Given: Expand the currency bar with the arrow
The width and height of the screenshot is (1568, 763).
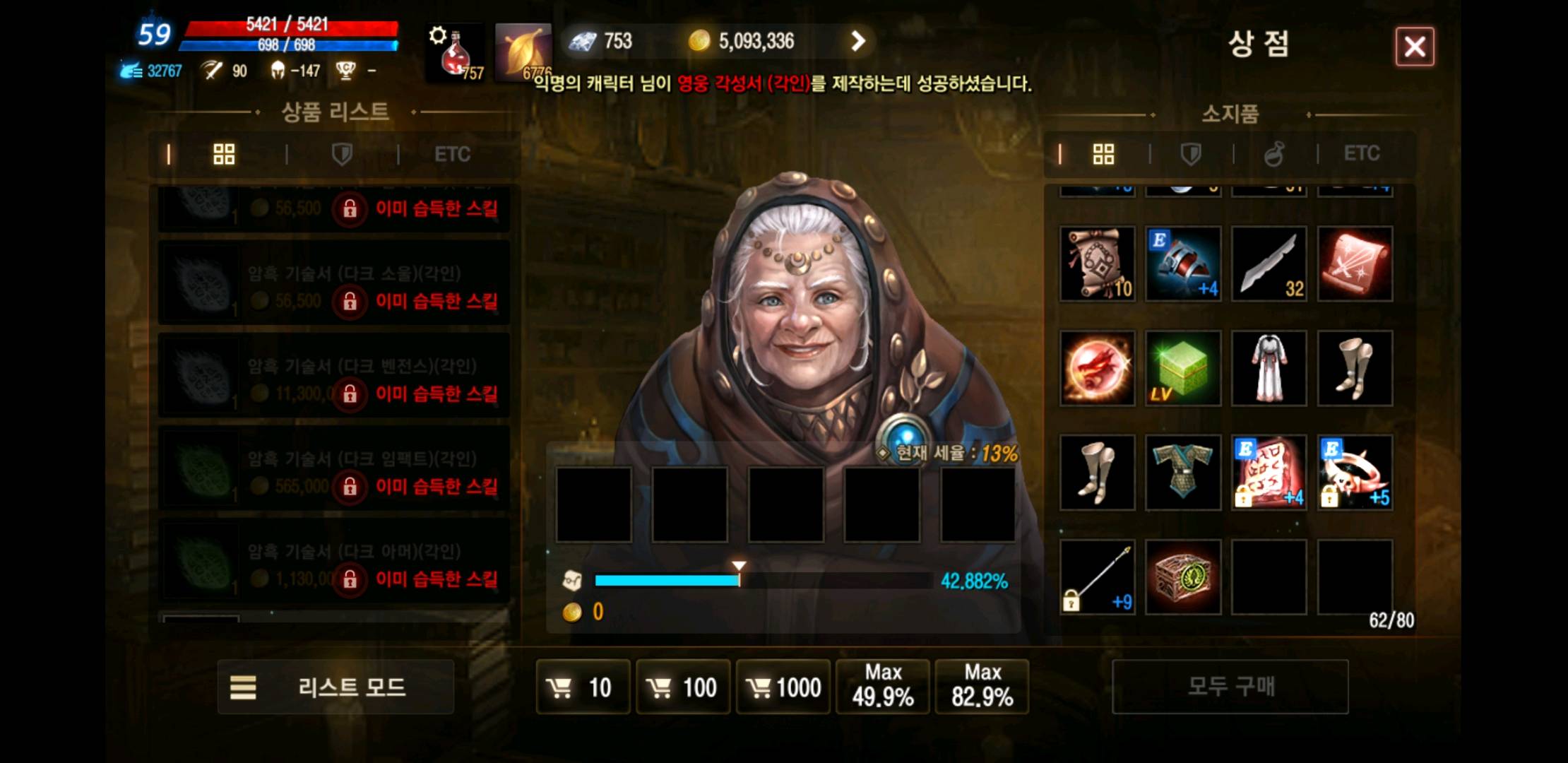Looking at the screenshot, I should click(857, 41).
